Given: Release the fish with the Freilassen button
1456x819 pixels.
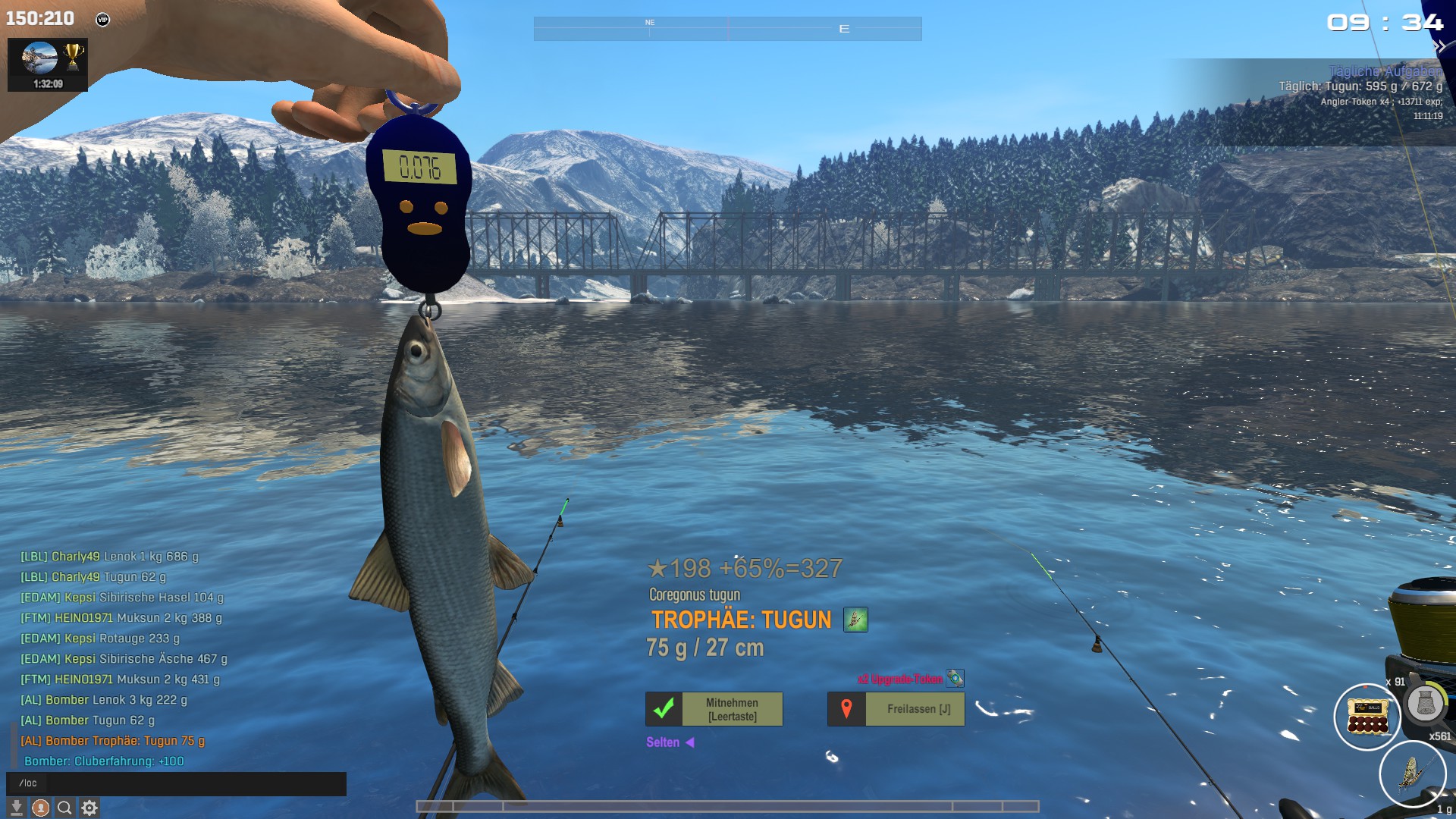Looking at the screenshot, I should 896,709.
